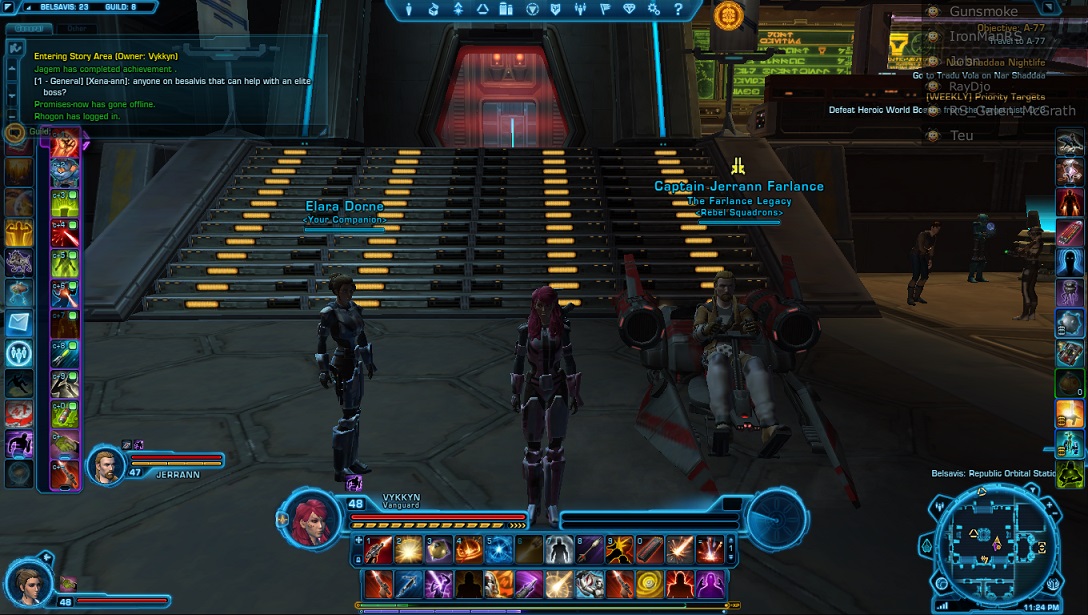The width and height of the screenshot is (1088, 615).
Task: Click the Belsavis orbital station minimap
Action: coord(995,547)
